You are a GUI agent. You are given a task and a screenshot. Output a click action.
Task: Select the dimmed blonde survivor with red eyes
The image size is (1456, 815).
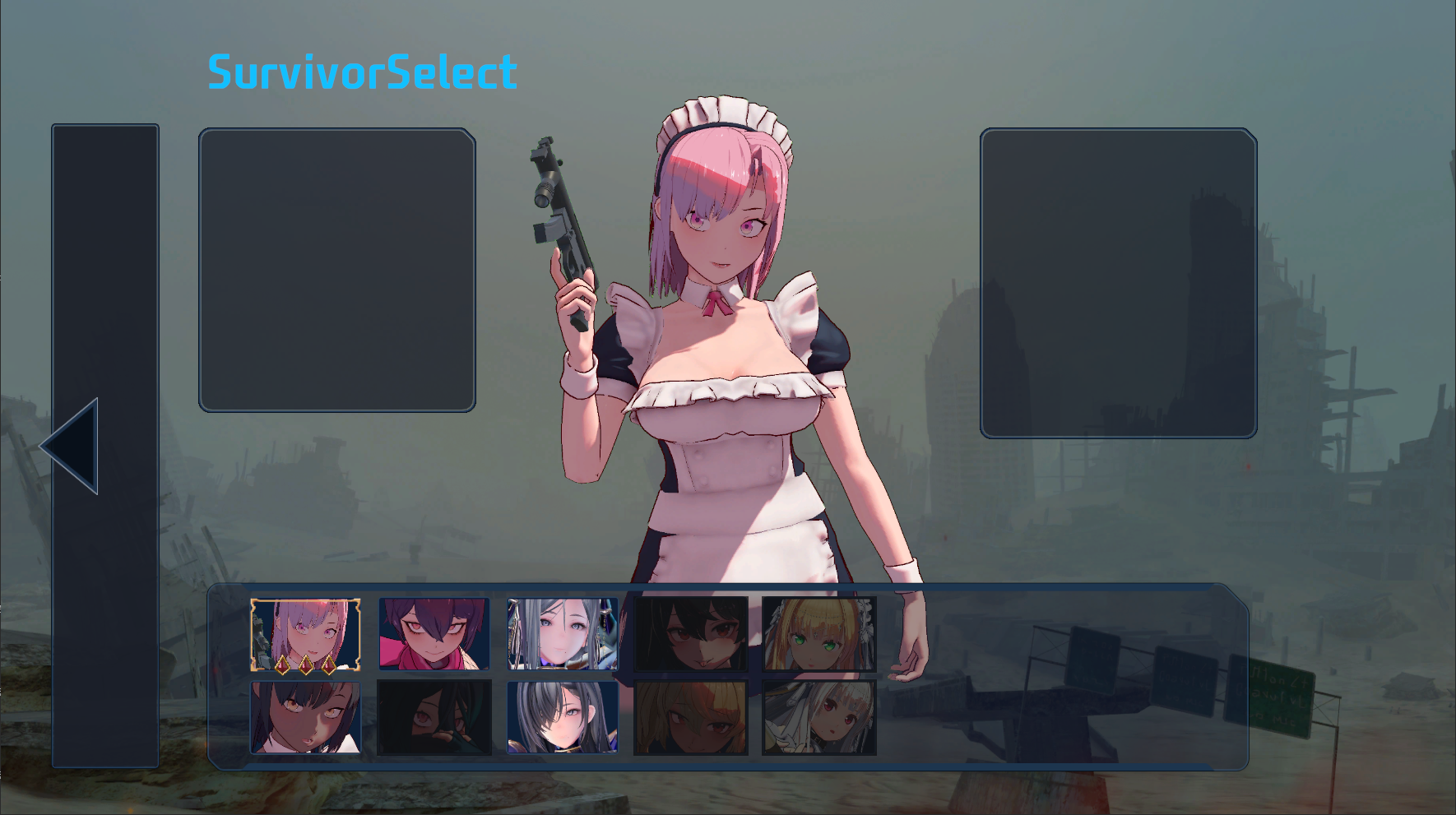point(691,717)
